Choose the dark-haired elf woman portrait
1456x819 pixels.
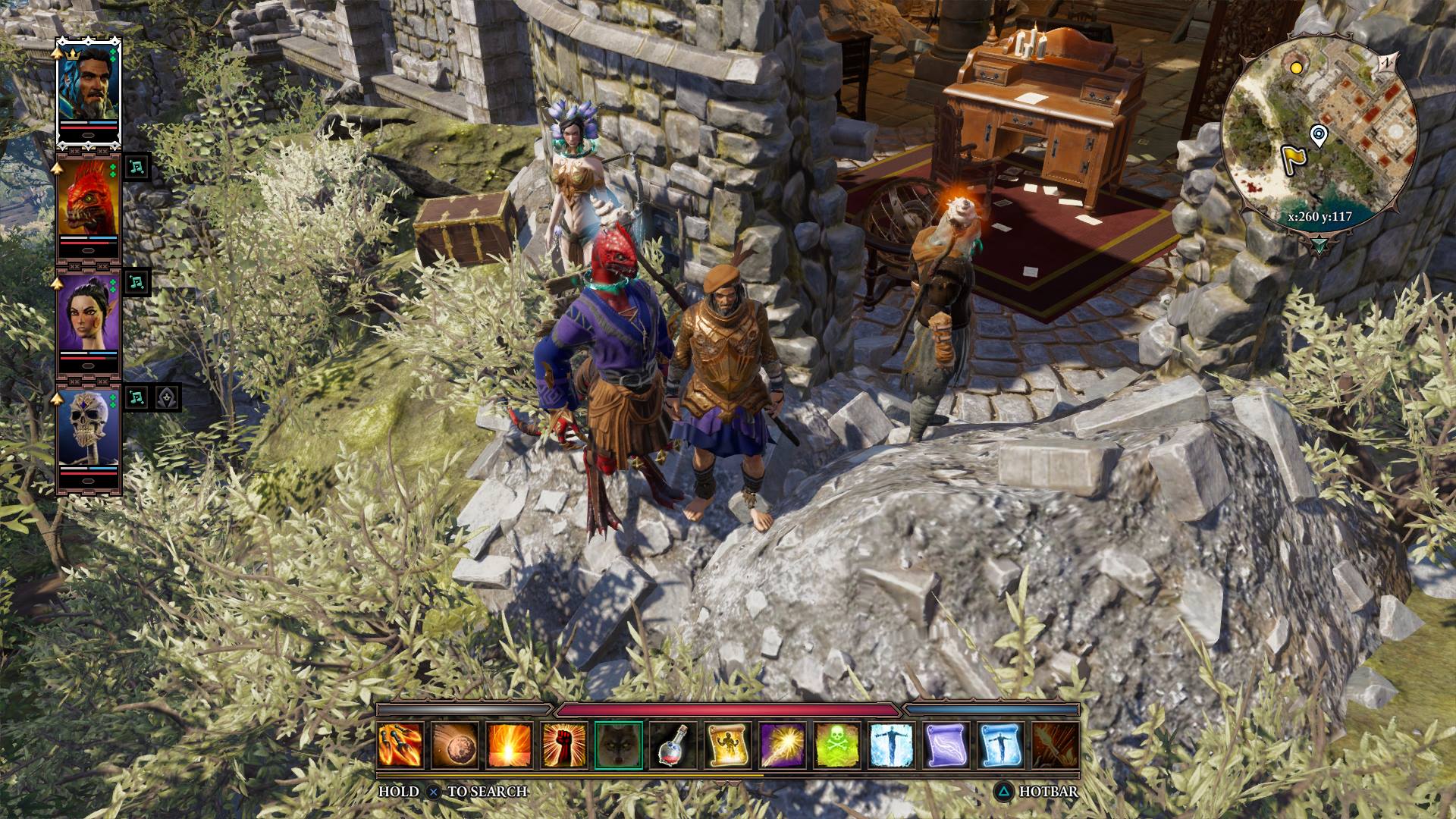click(89, 315)
